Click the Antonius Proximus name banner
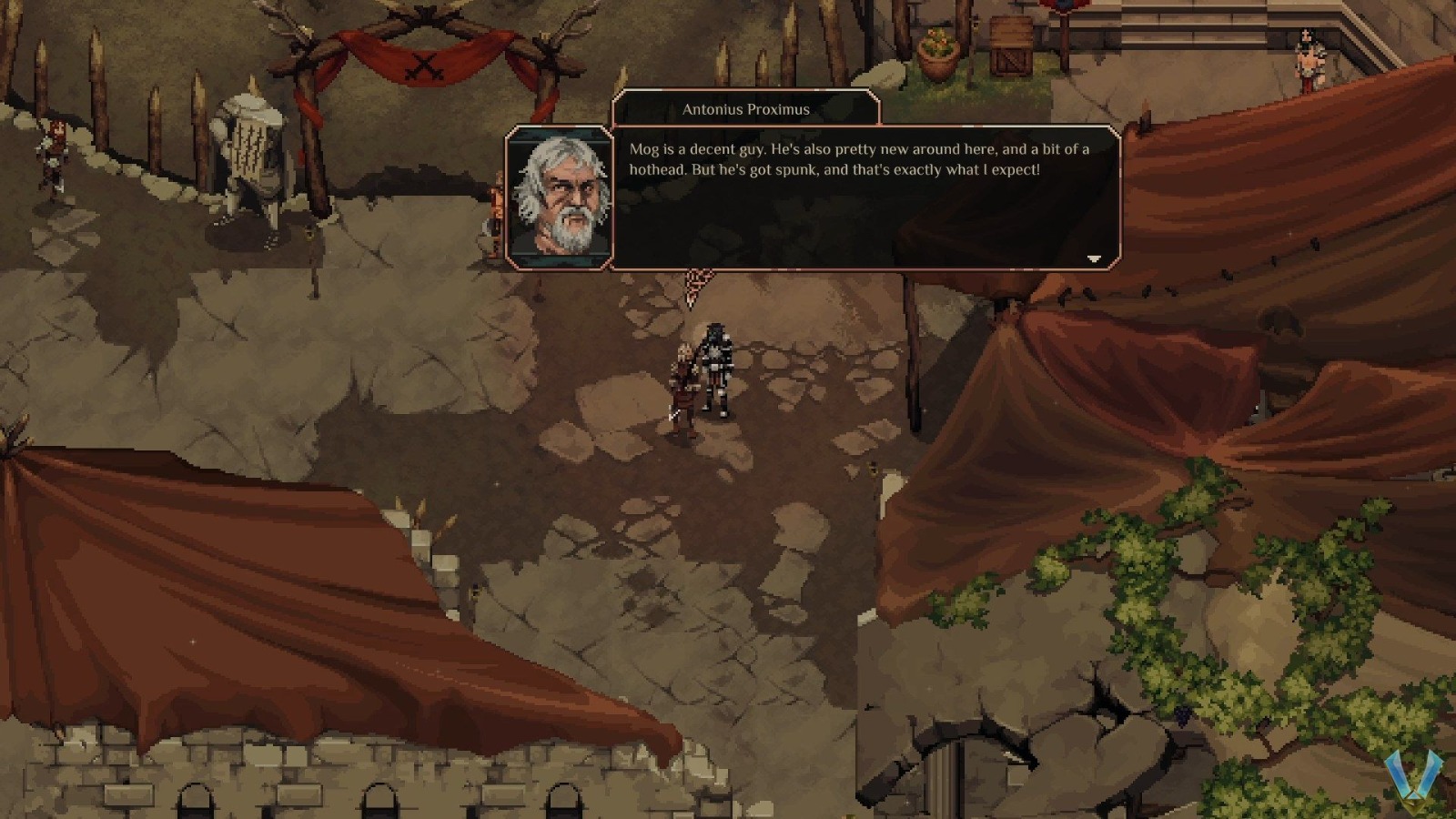This screenshot has height=819, width=1456. click(746, 108)
